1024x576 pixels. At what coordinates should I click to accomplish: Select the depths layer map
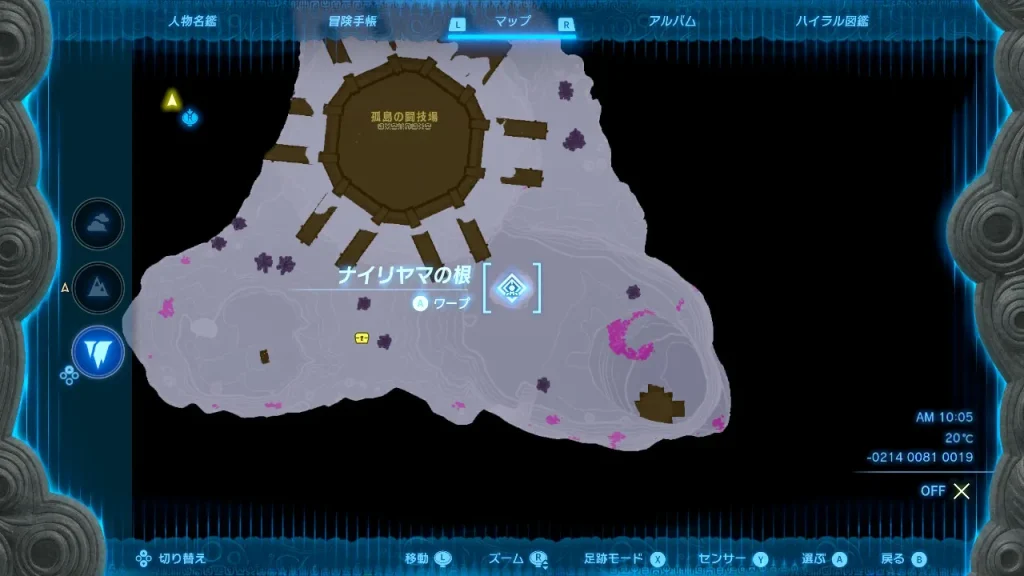pyautogui.click(x=98, y=351)
